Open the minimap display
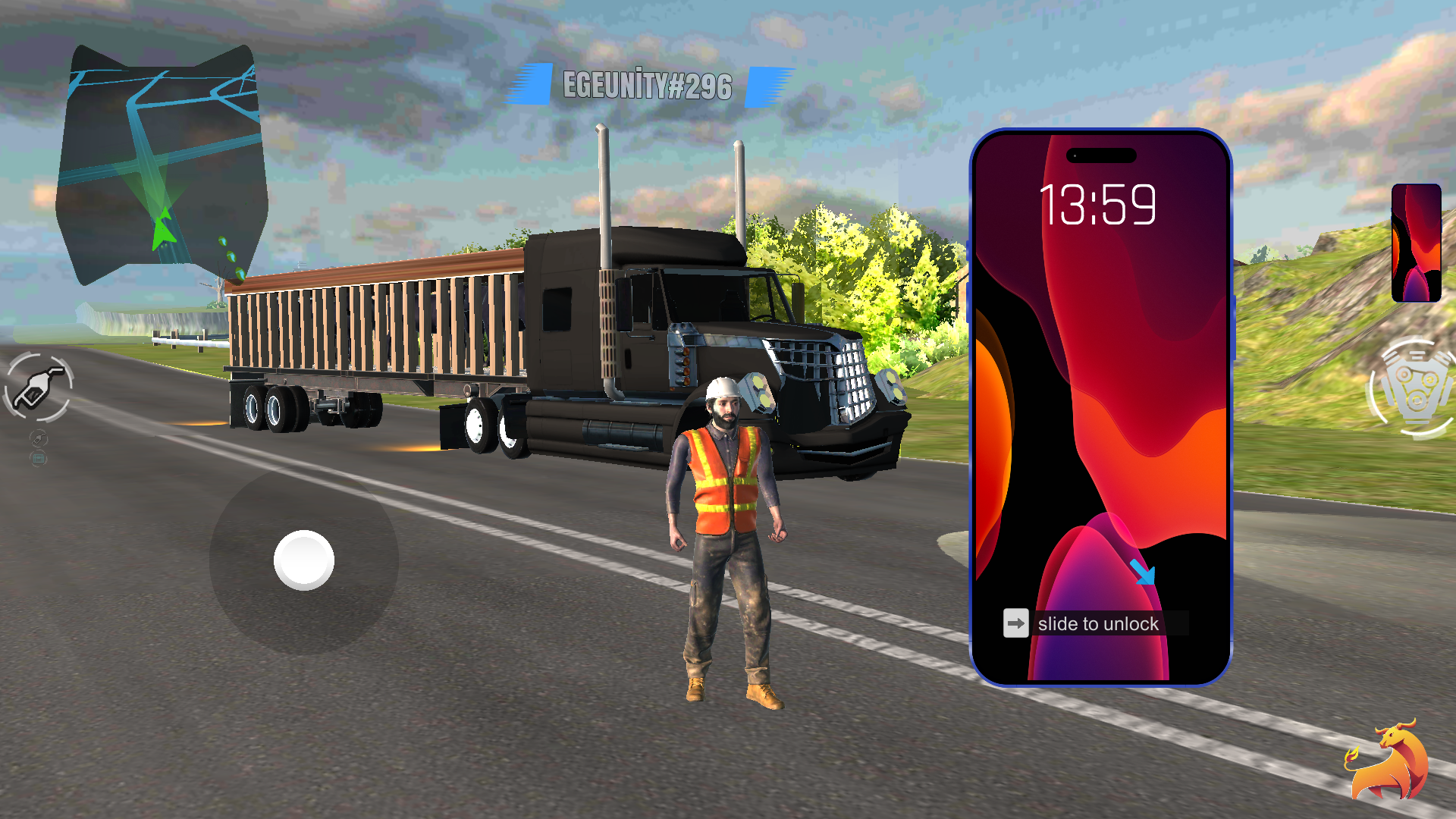 pos(162,163)
